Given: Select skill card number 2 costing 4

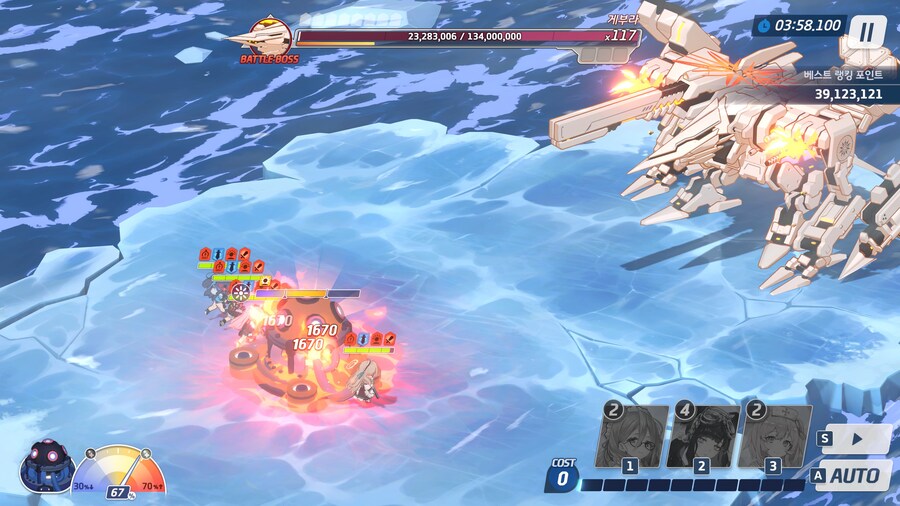Looking at the screenshot, I should pos(703,437).
